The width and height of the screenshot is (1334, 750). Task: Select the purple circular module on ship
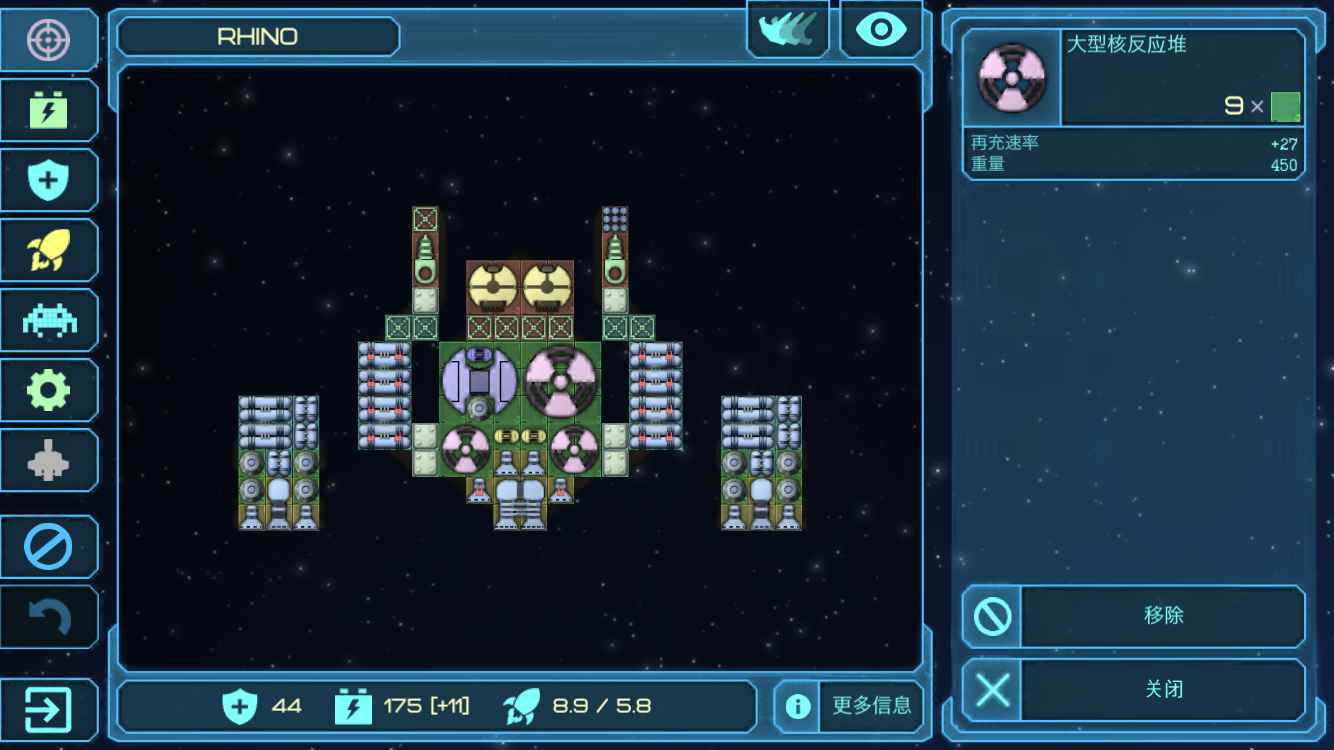pyautogui.click(x=479, y=381)
